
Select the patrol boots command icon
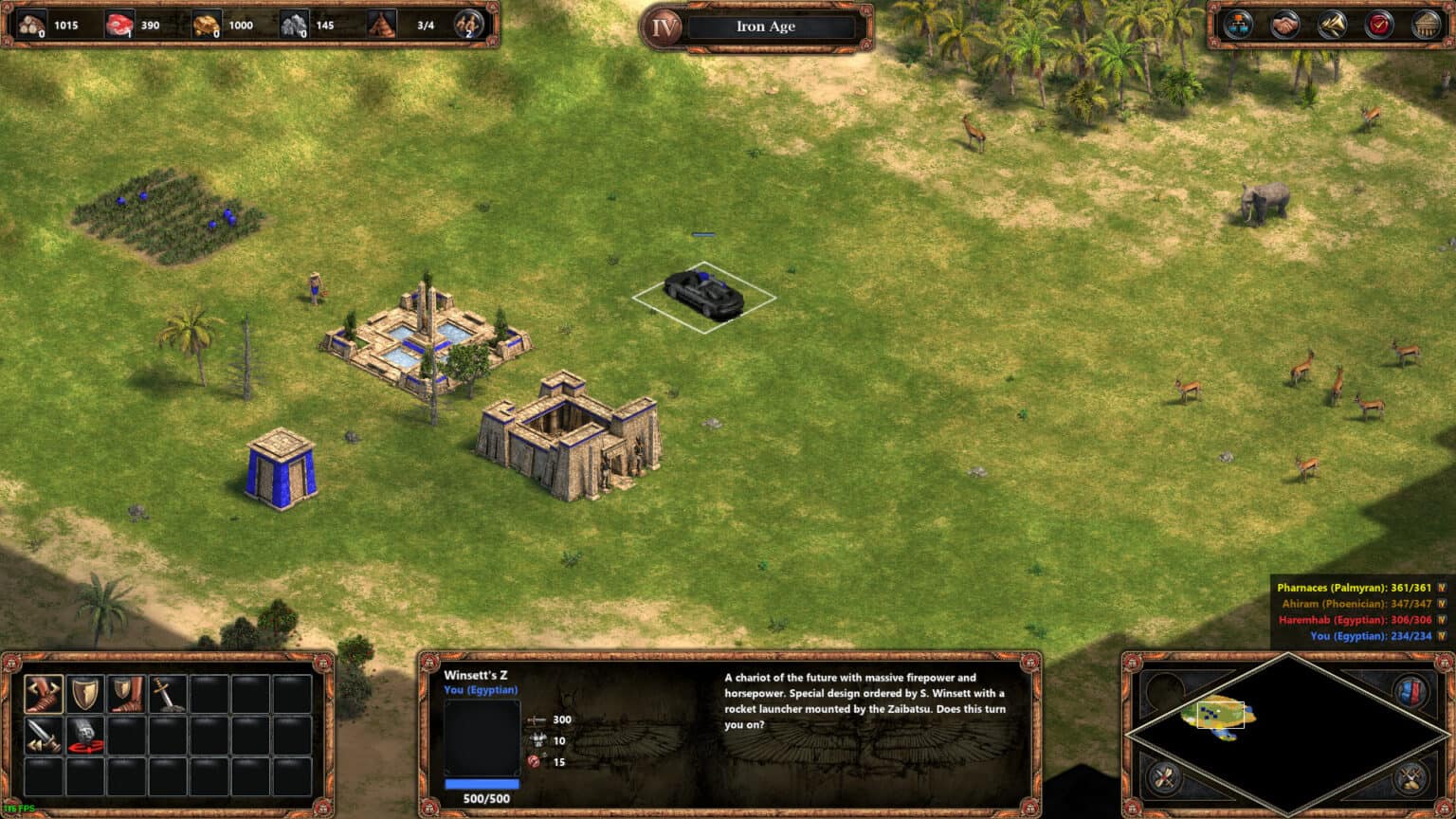point(127,693)
